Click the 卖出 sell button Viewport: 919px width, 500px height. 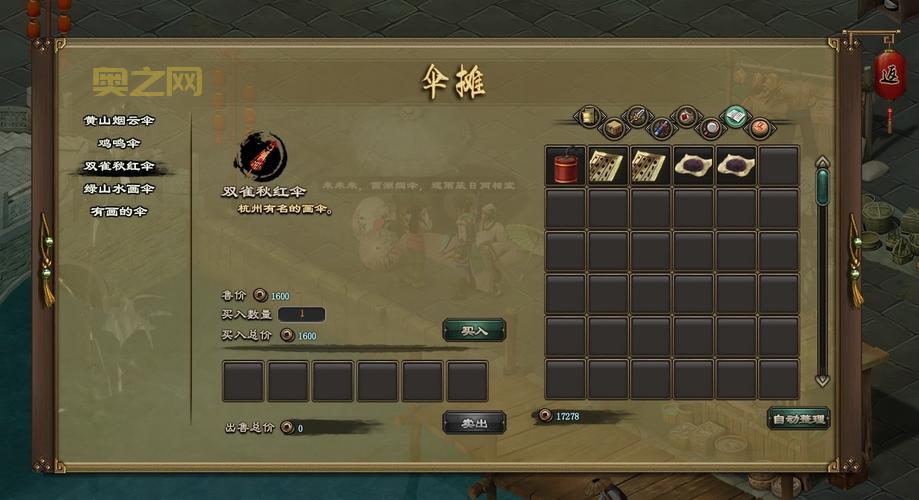click(474, 424)
